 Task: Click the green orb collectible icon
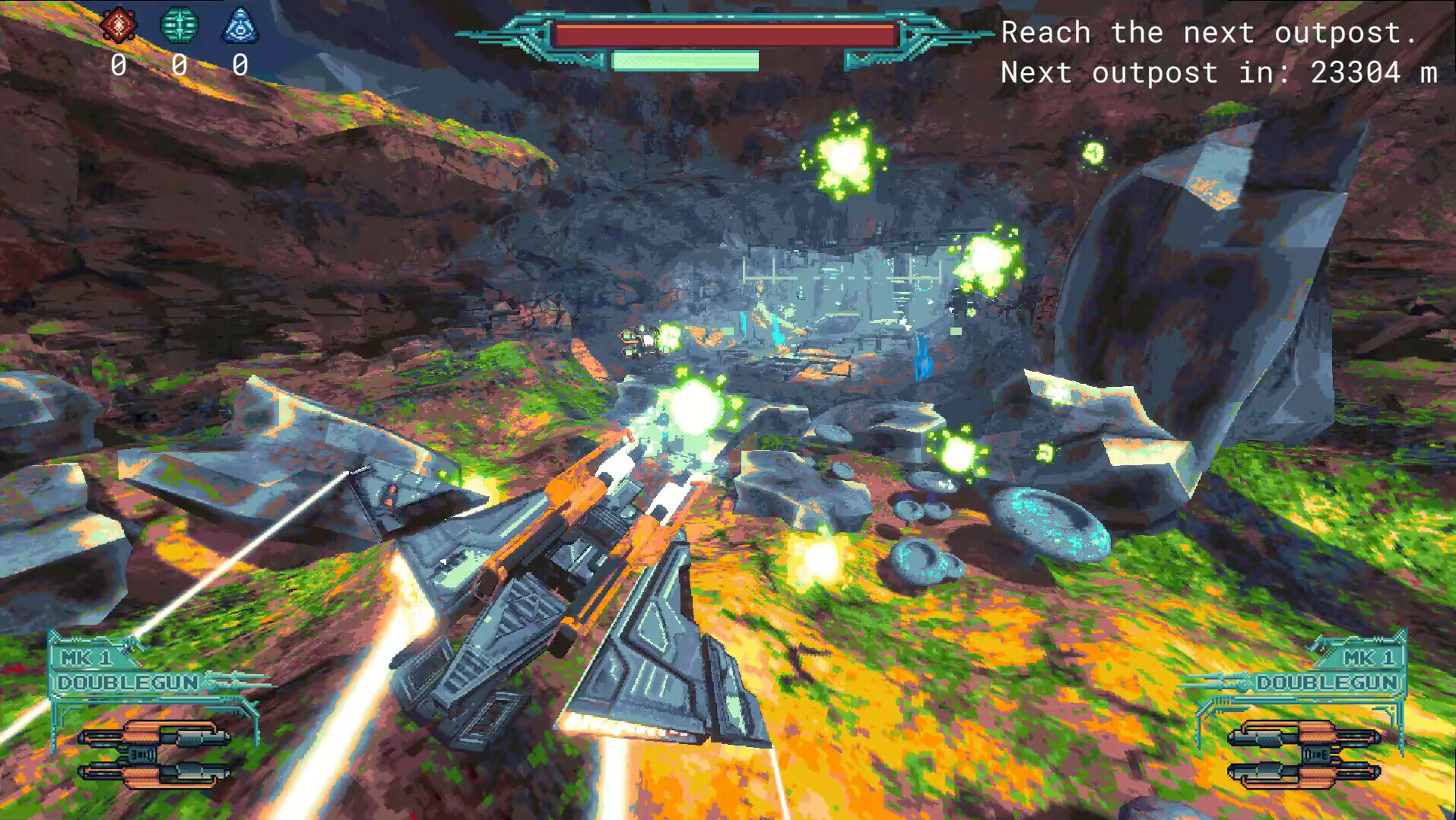[179, 25]
